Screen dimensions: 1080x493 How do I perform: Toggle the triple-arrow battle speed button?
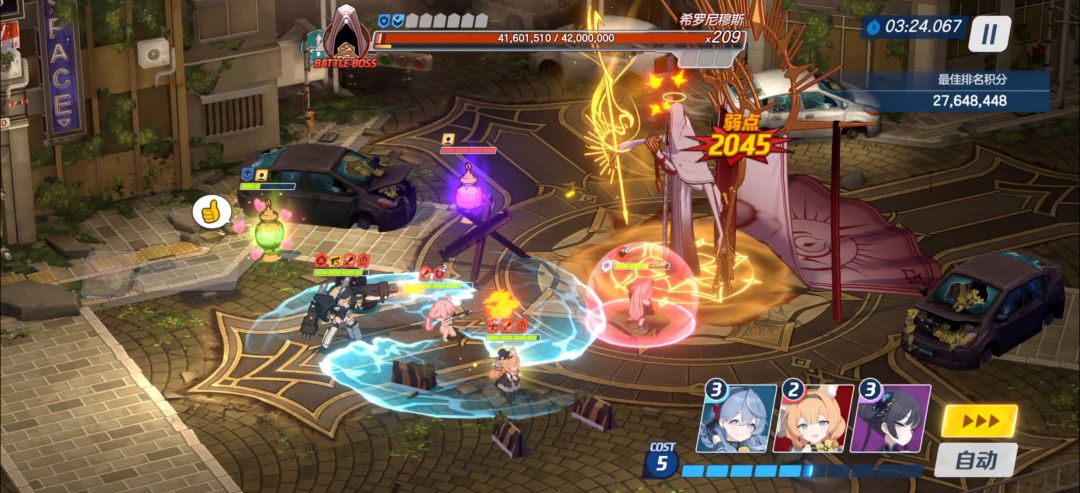click(x=979, y=421)
